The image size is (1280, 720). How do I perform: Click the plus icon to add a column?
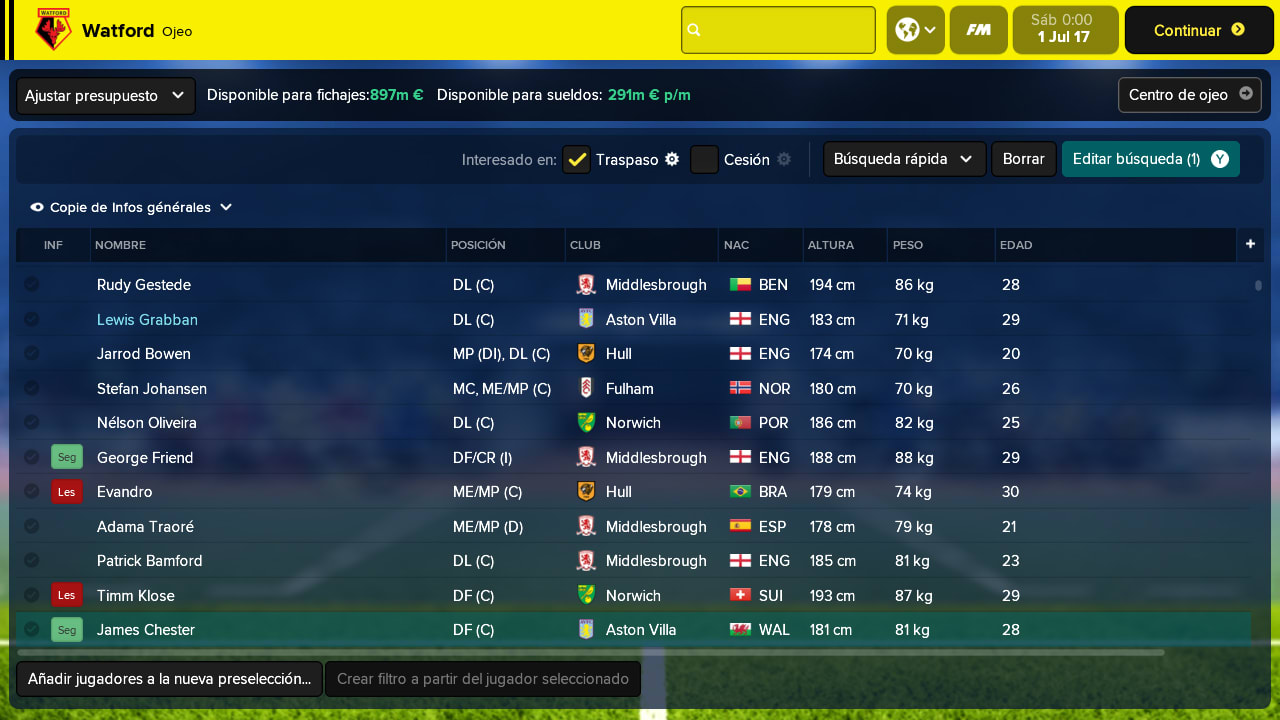point(1250,244)
